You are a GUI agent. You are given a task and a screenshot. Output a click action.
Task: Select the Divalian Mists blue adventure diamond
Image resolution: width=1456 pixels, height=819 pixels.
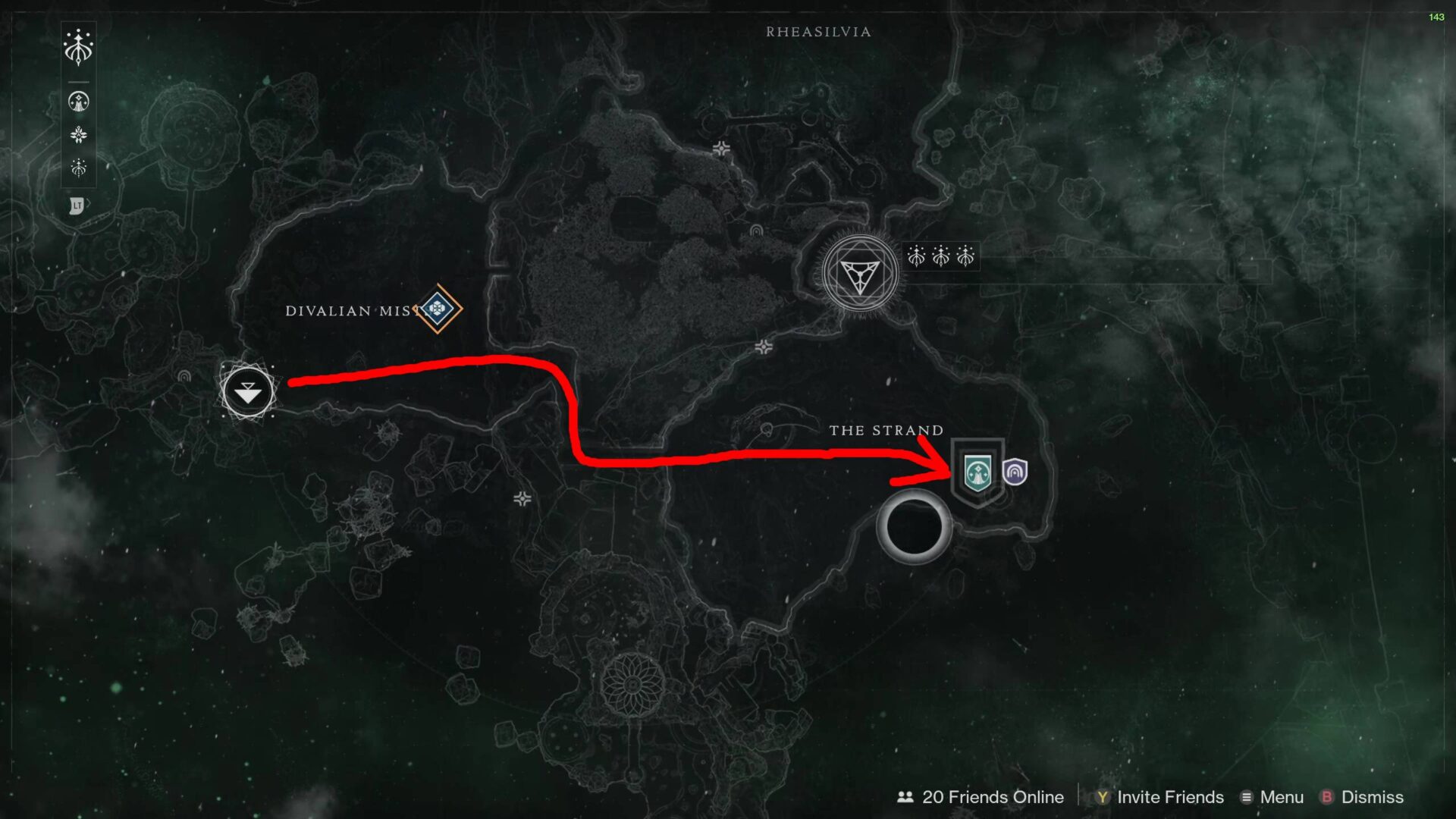point(438,309)
